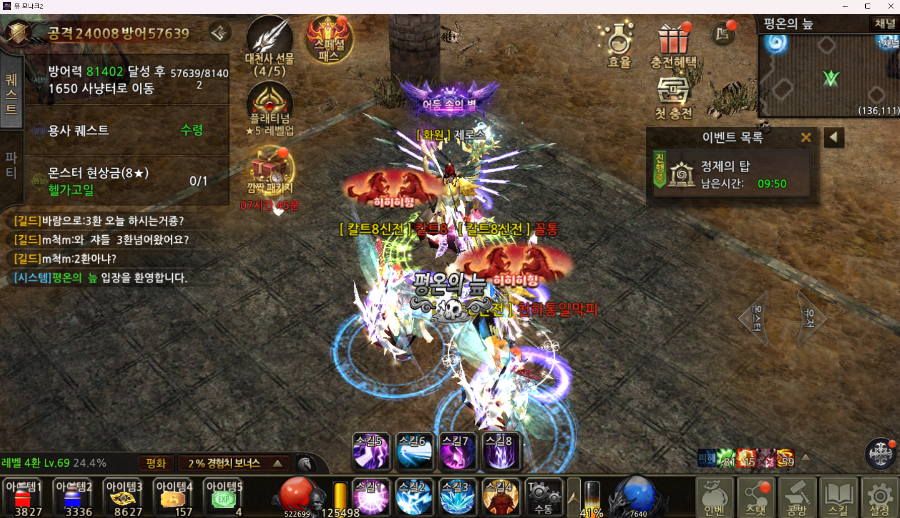This screenshot has width=900, height=518.
Task: Close the 이벤트 목록 event list panel
Action: click(x=806, y=137)
